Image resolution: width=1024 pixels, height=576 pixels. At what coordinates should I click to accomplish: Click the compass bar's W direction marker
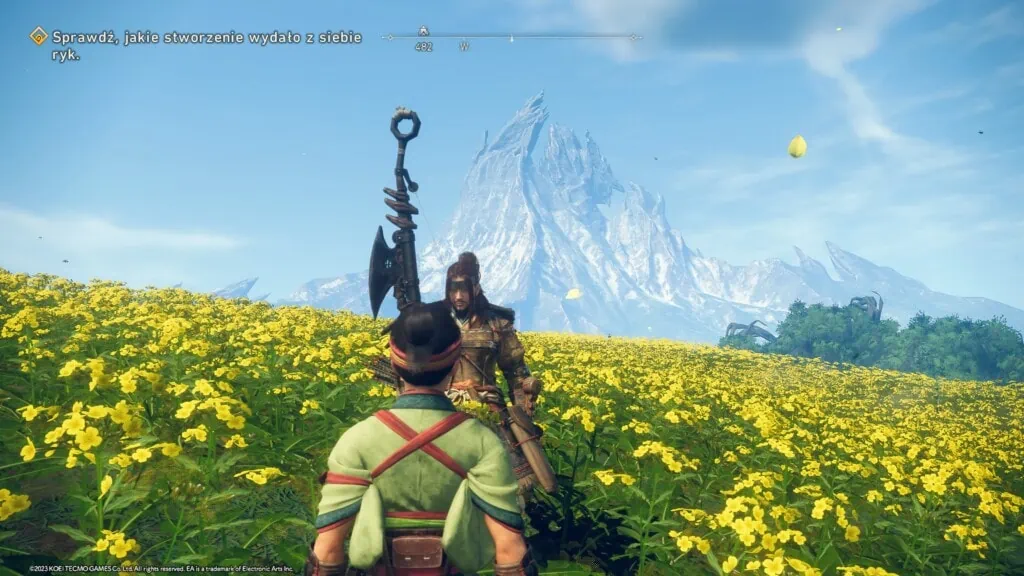pyautogui.click(x=464, y=47)
